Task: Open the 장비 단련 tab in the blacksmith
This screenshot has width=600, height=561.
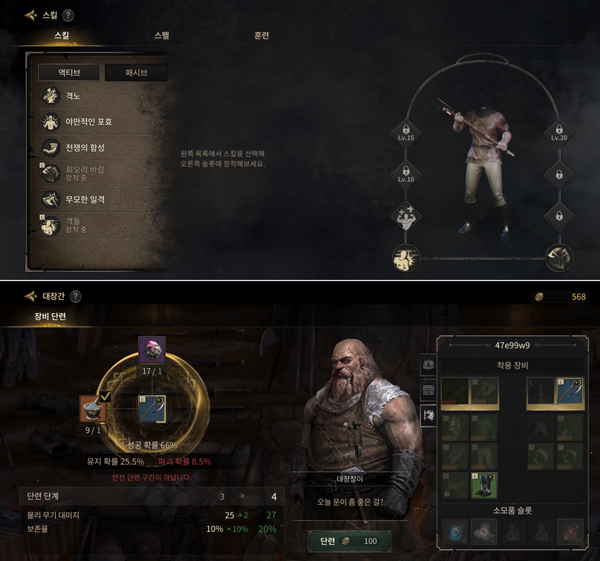Action: (x=50, y=316)
